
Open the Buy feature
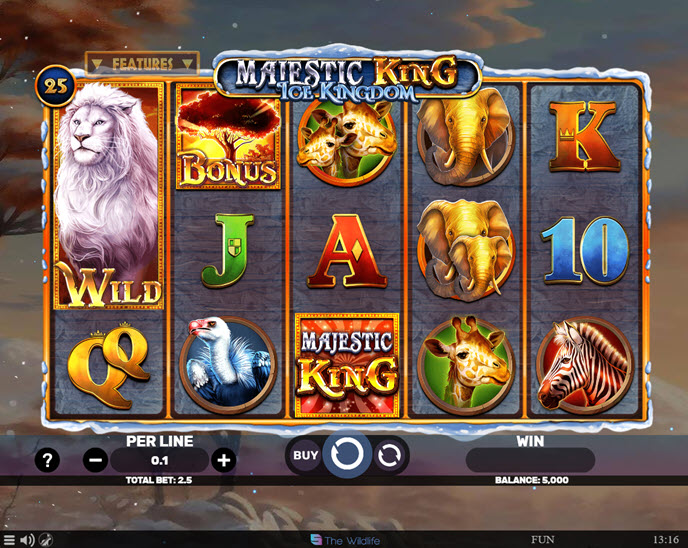(306, 456)
